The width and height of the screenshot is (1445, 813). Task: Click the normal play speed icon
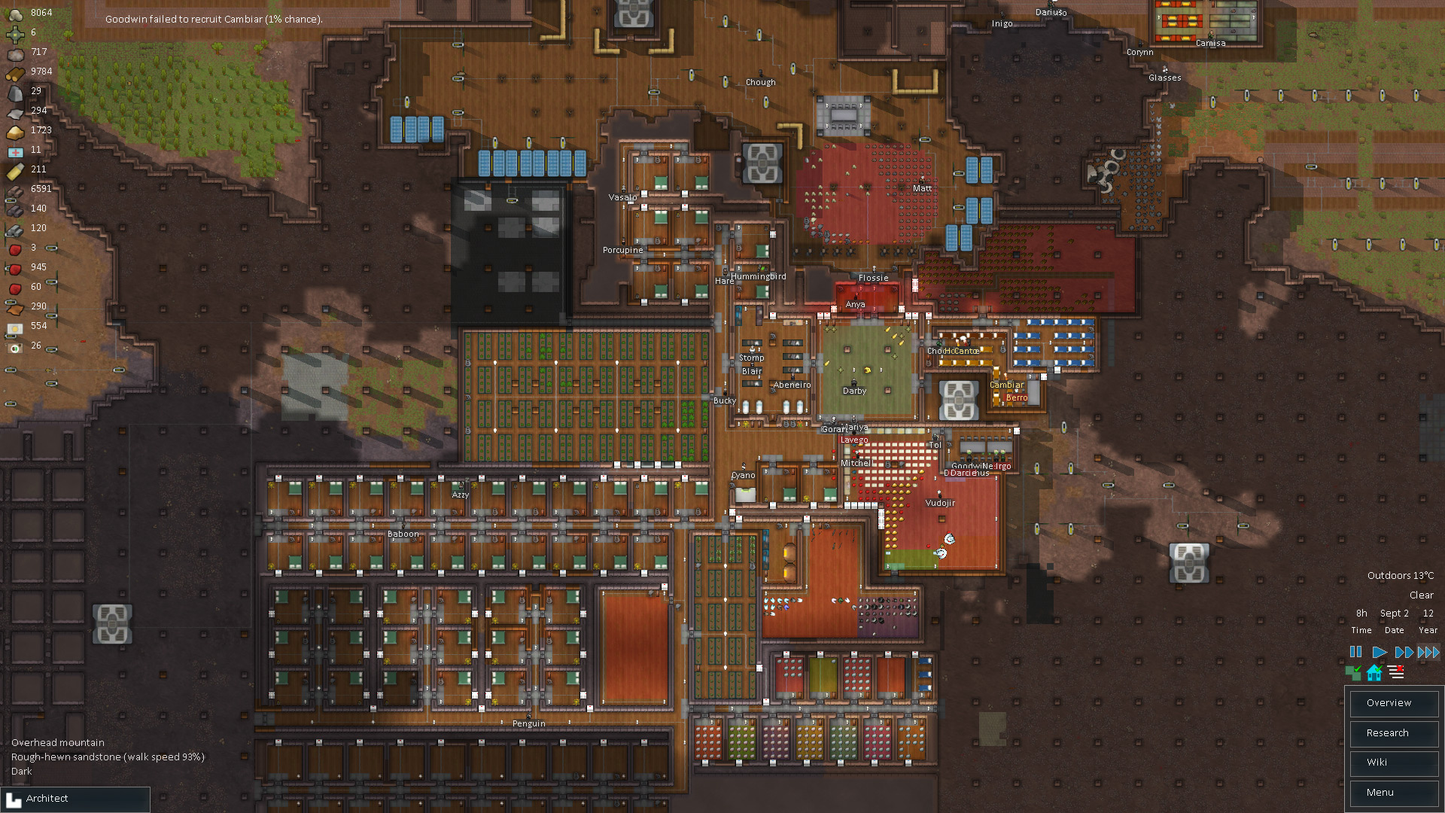coord(1378,652)
